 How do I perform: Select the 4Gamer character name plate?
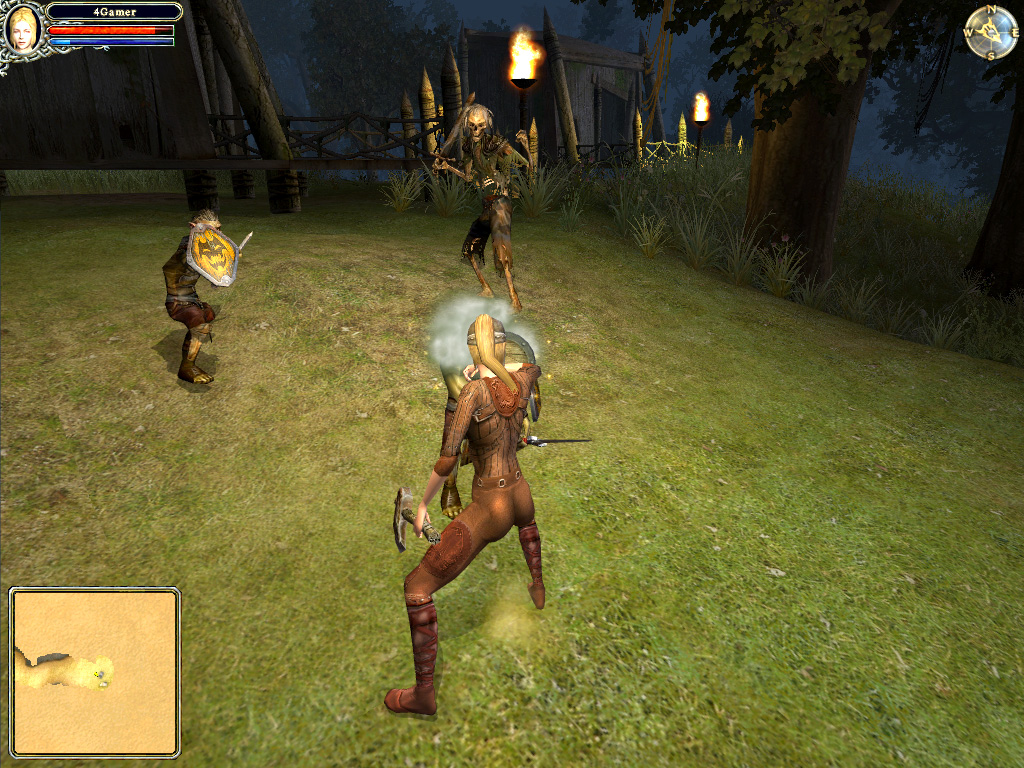point(114,12)
